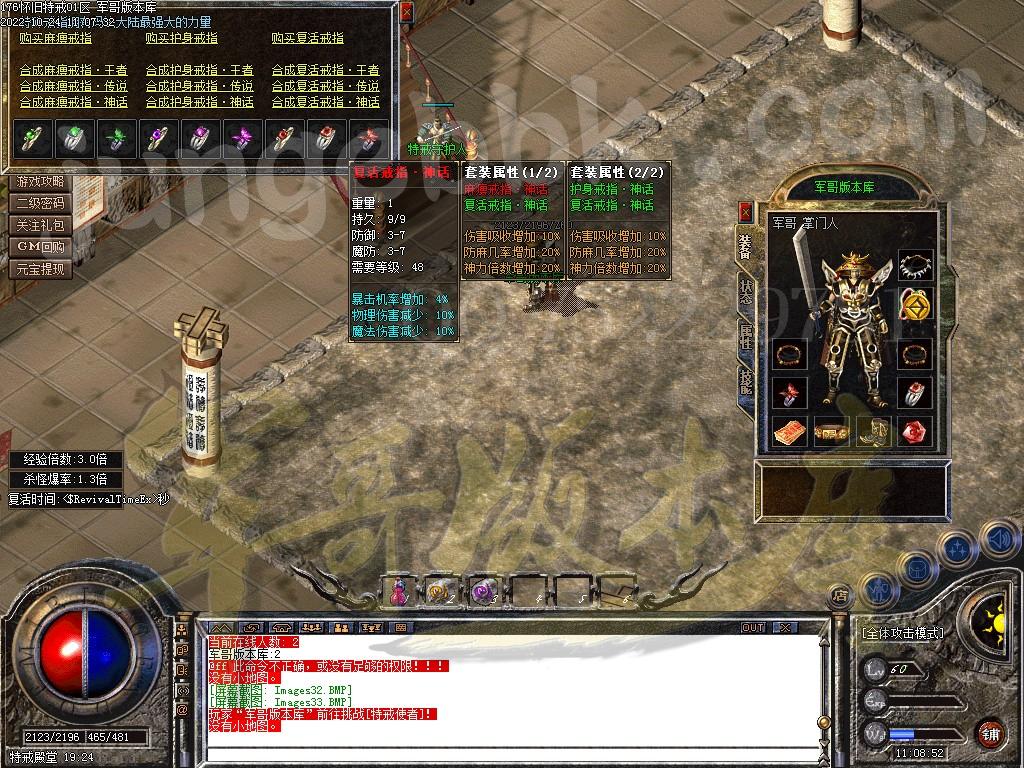Close the ring synthesis dialog
This screenshot has height=768, width=1024.
pyautogui.click(x=406, y=13)
